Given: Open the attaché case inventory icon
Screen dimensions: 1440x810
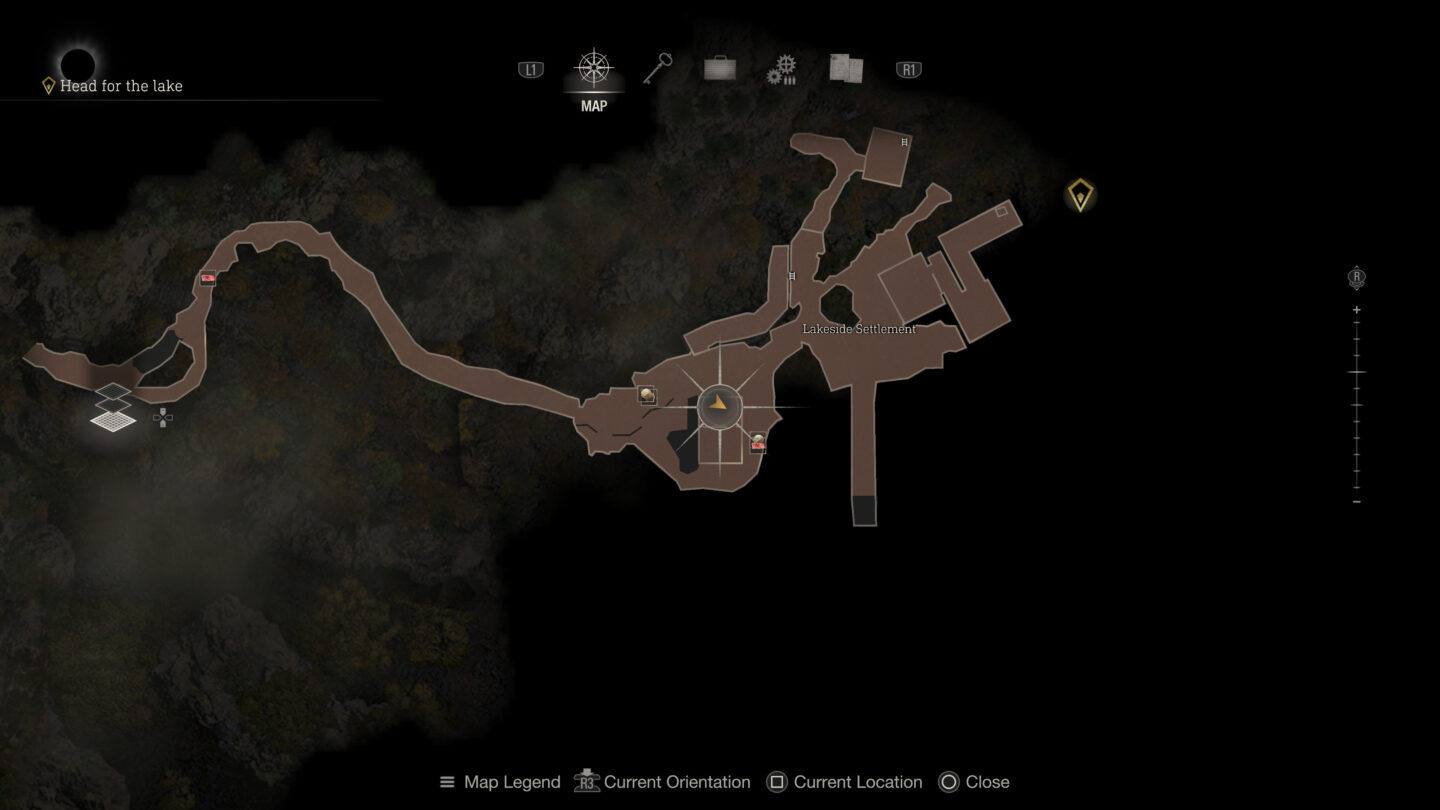Looking at the screenshot, I should tap(721, 67).
